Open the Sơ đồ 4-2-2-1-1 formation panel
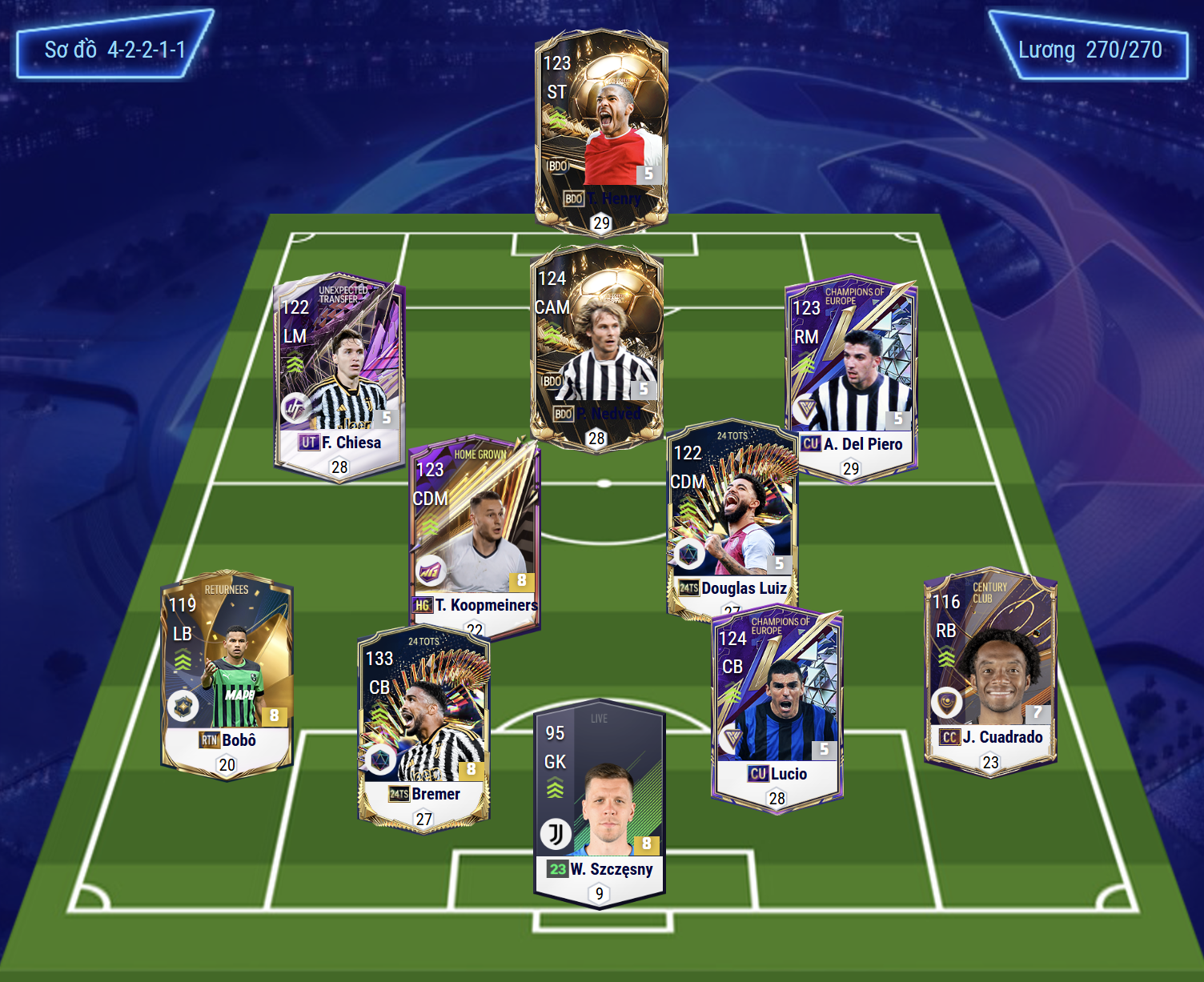The width and height of the screenshot is (1204, 982). [114, 49]
